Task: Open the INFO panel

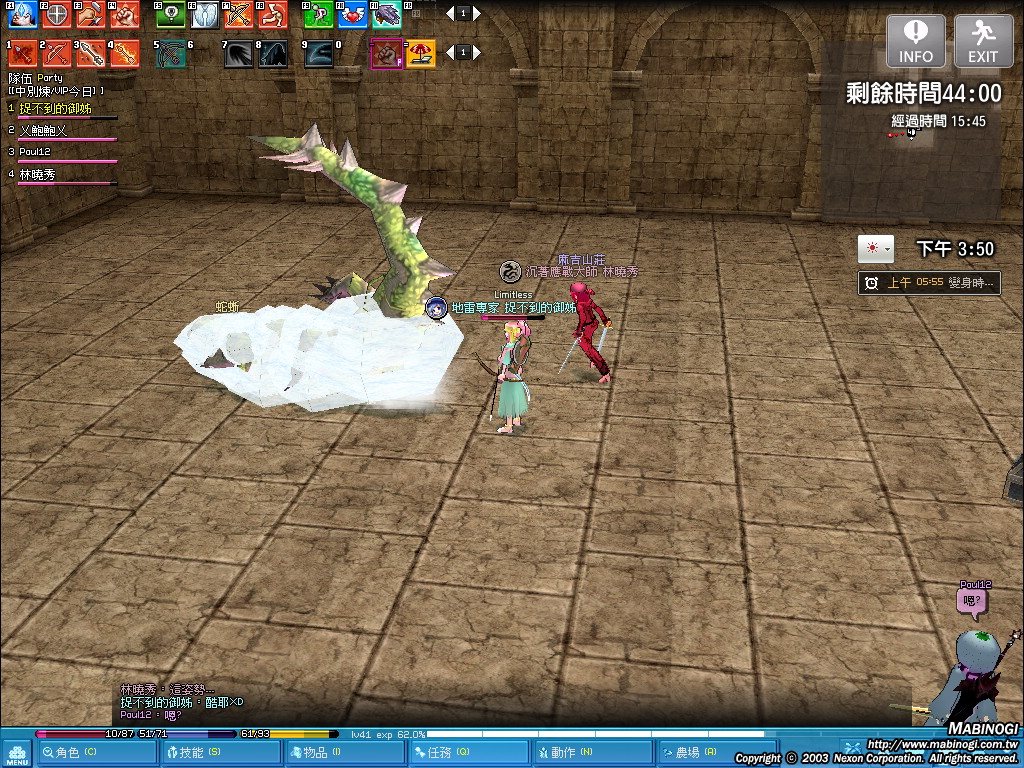Action: coord(915,41)
